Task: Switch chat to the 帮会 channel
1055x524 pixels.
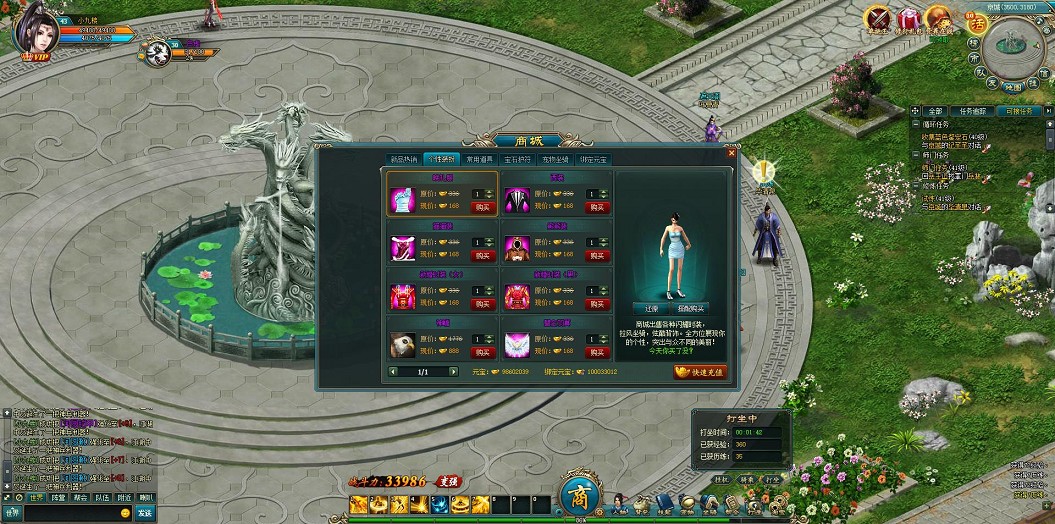Action: [80, 497]
